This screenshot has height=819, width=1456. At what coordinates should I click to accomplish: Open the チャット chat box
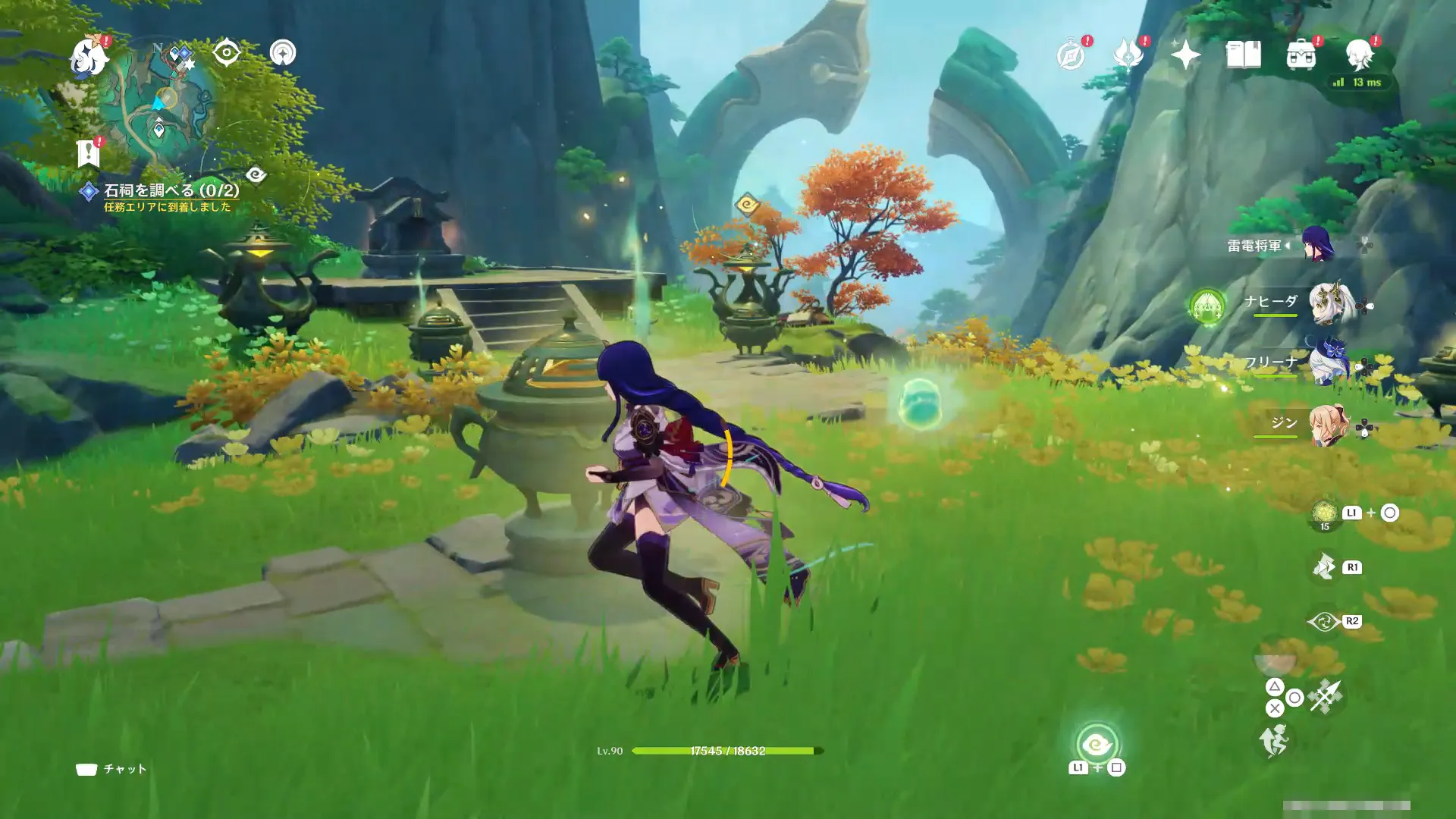(x=111, y=769)
